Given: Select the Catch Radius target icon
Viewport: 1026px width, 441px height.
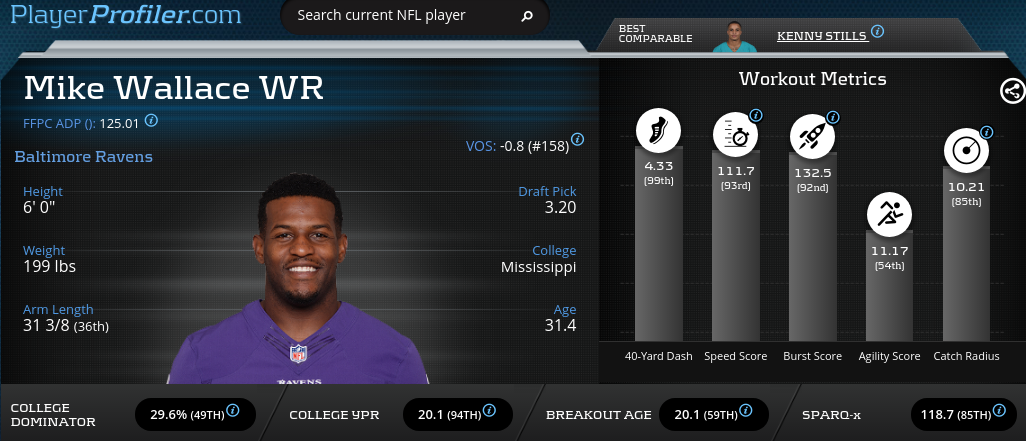Looking at the screenshot, I should click(966, 150).
